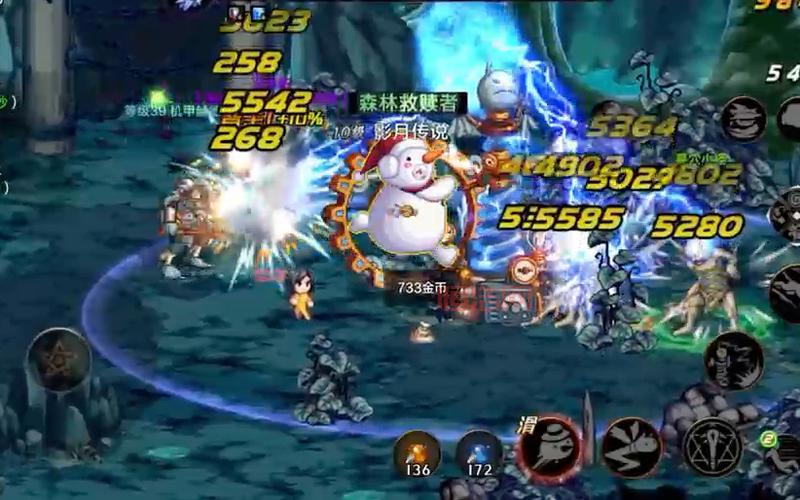Cast the magic circle triangle skill
The image size is (800, 500).
pyautogui.click(x=713, y=446)
